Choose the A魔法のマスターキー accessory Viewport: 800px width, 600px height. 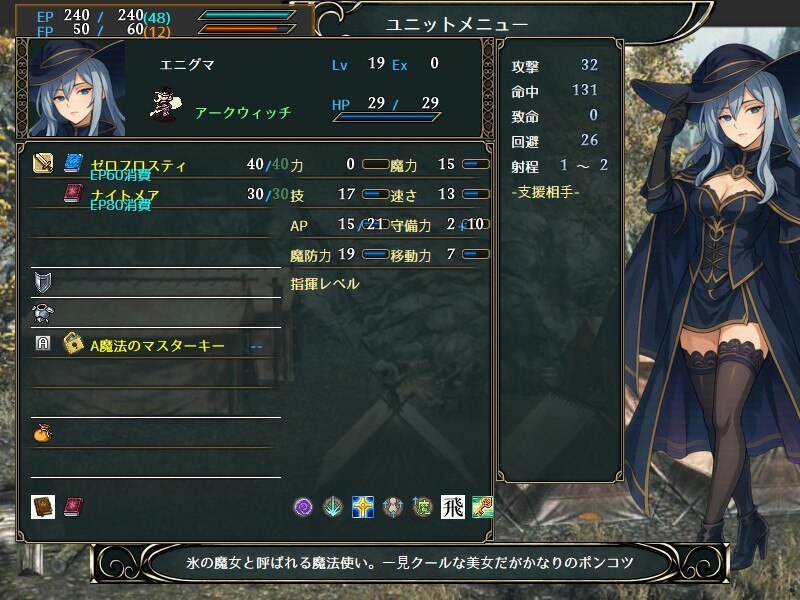pos(157,345)
